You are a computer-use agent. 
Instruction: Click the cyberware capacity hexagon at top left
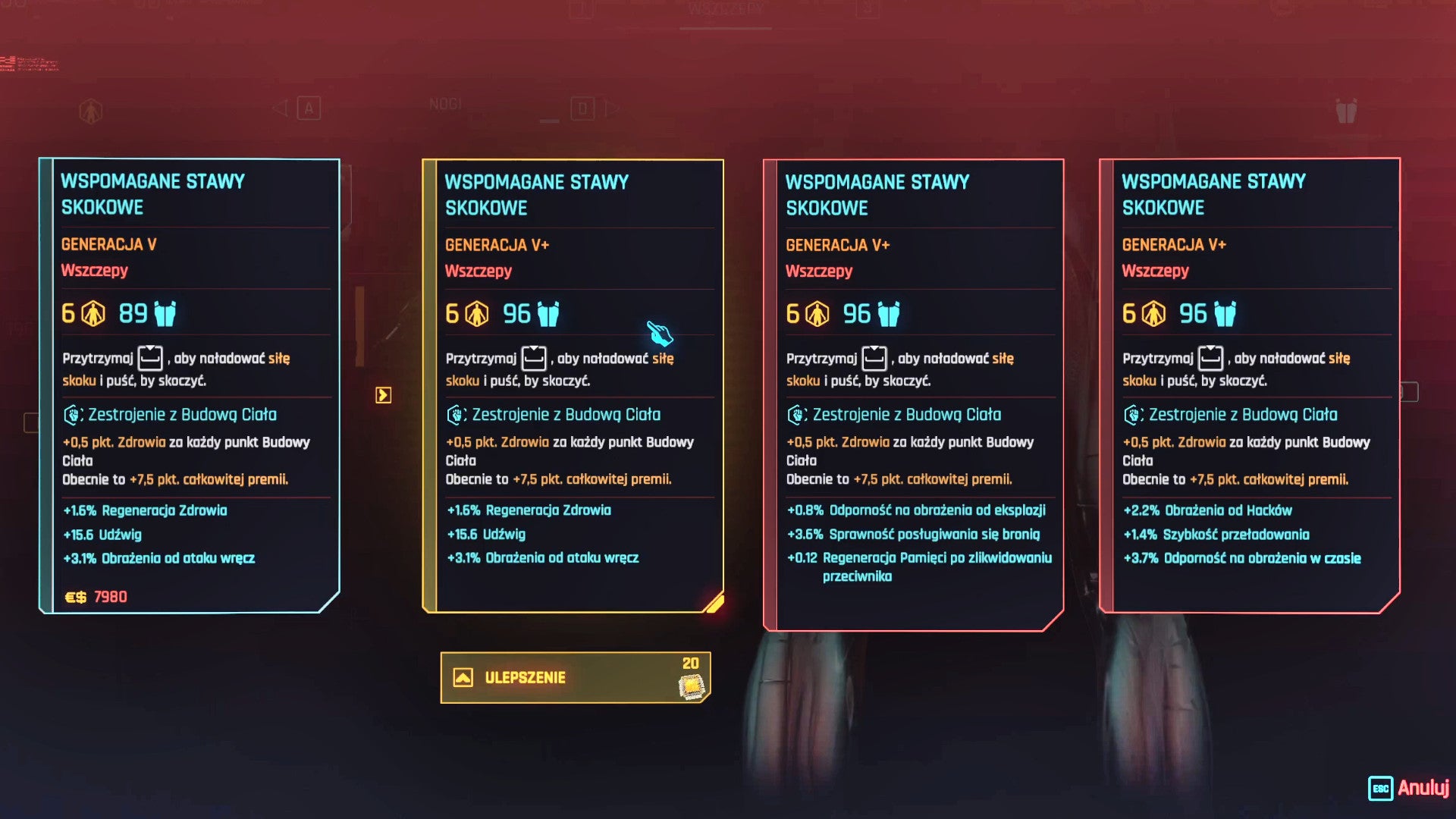point(90,109)
